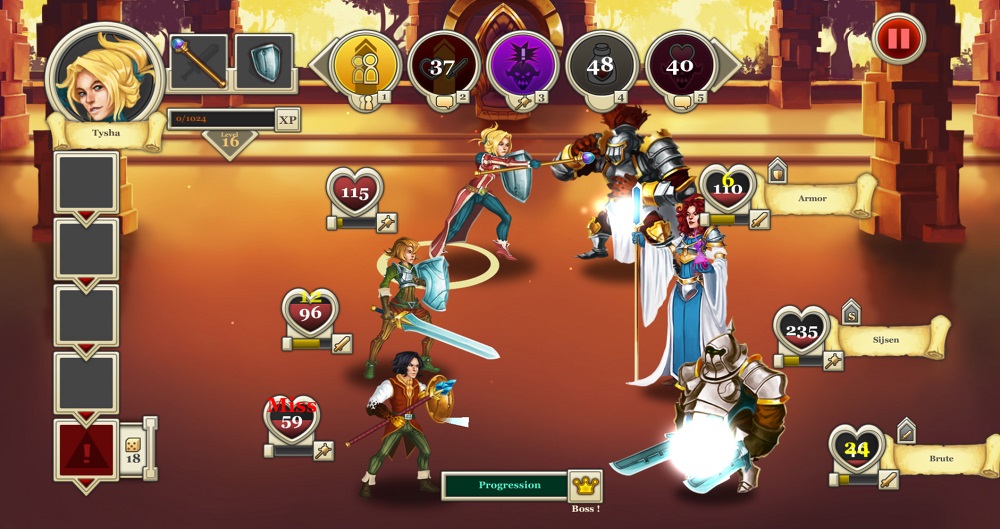The width and height of the screenshot is (1000, 529).
Task: Use the purple demon skull ability
Action: coord(523,66)
